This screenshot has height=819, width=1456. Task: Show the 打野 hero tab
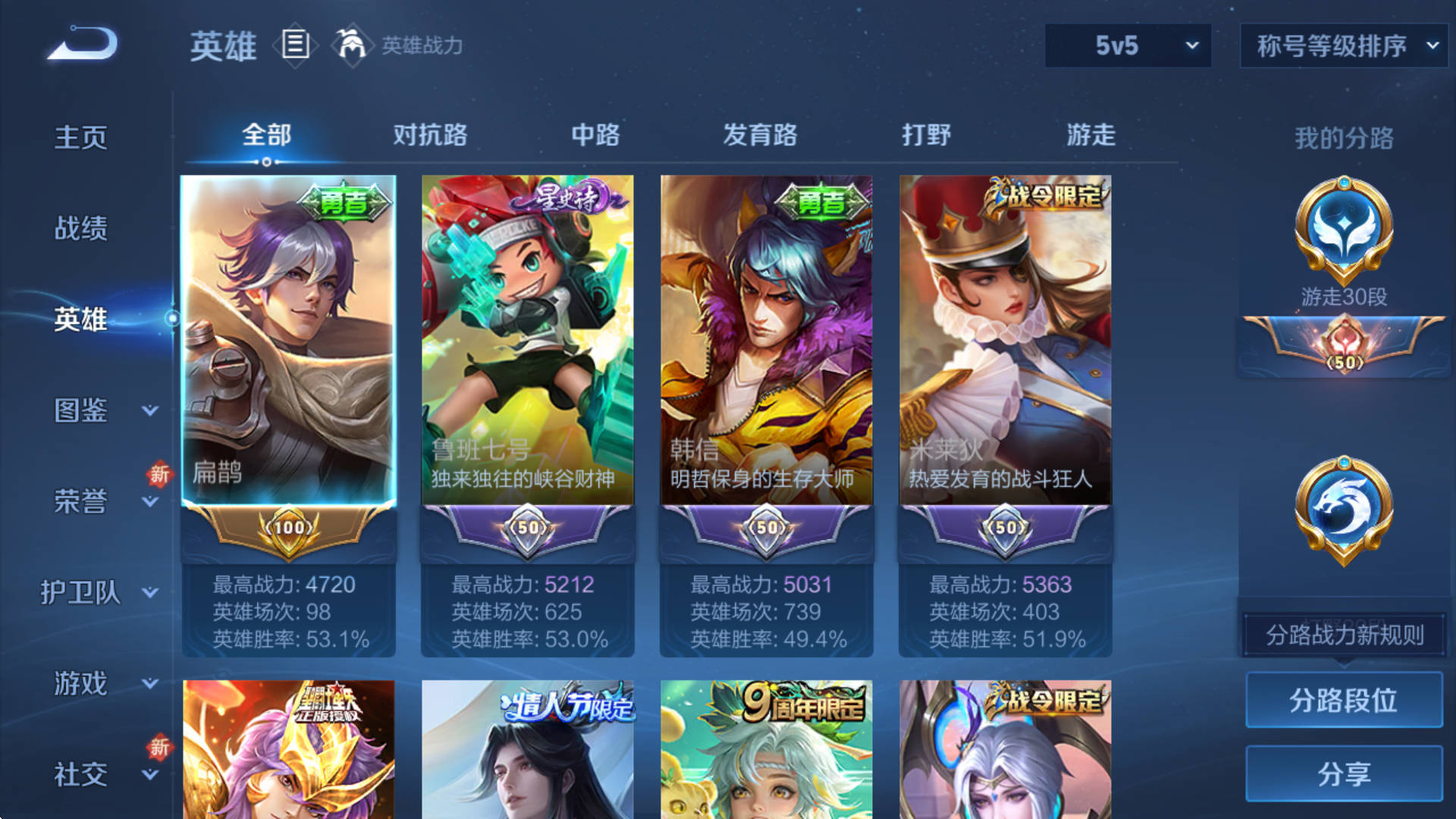click(926, 135)
